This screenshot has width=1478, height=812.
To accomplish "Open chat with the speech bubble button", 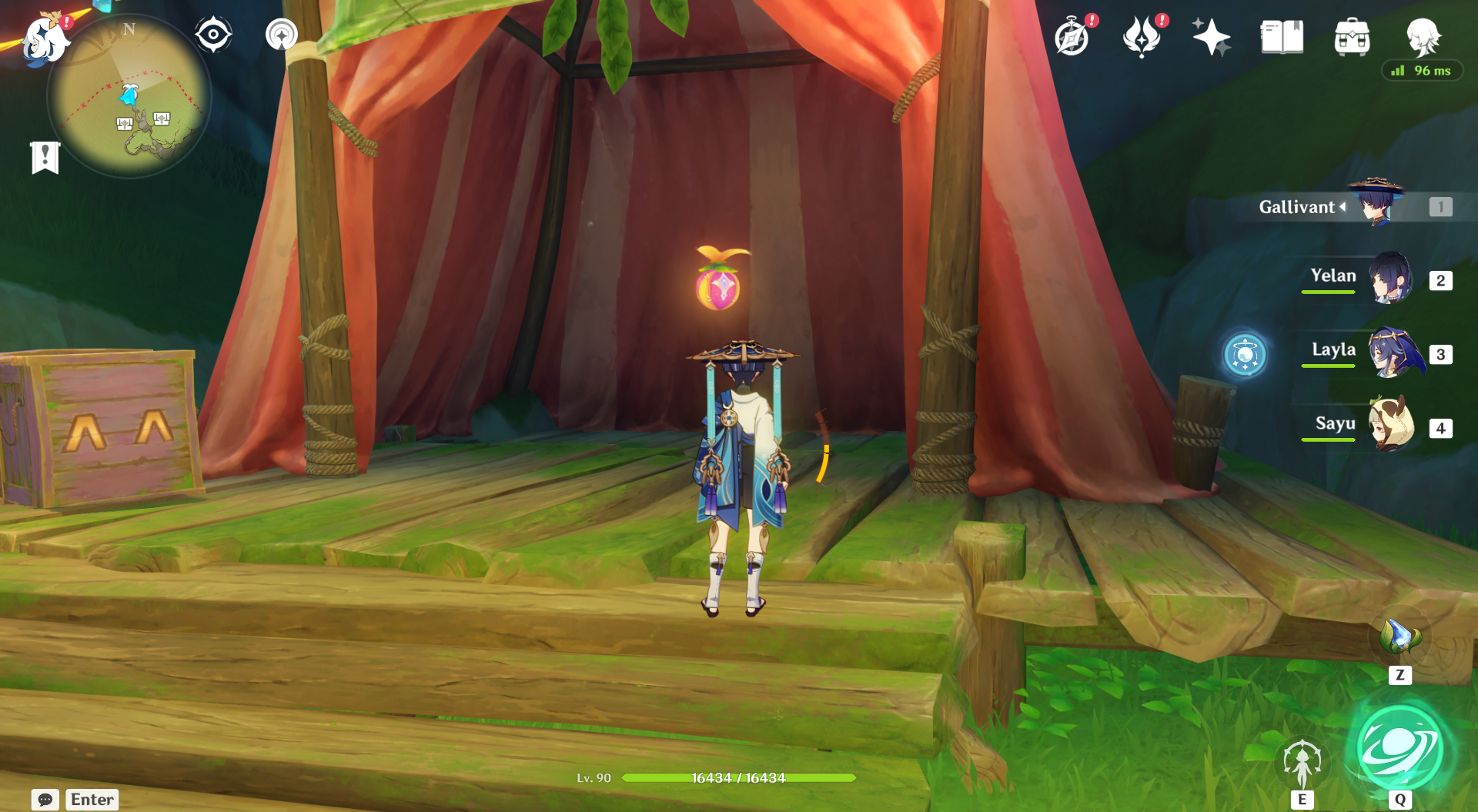I will [45, 800].
